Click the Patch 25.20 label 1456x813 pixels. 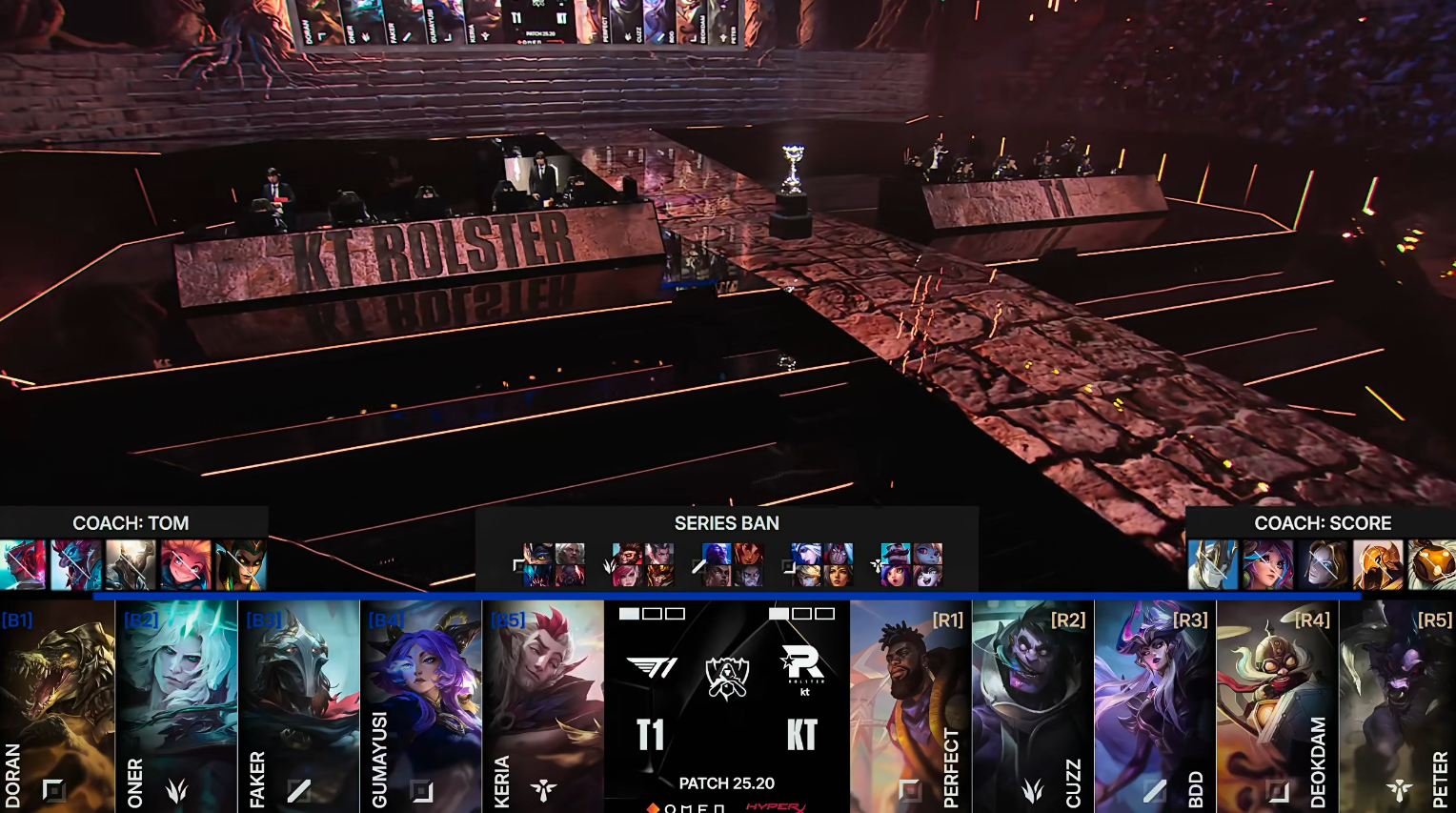tap(727, 783)
